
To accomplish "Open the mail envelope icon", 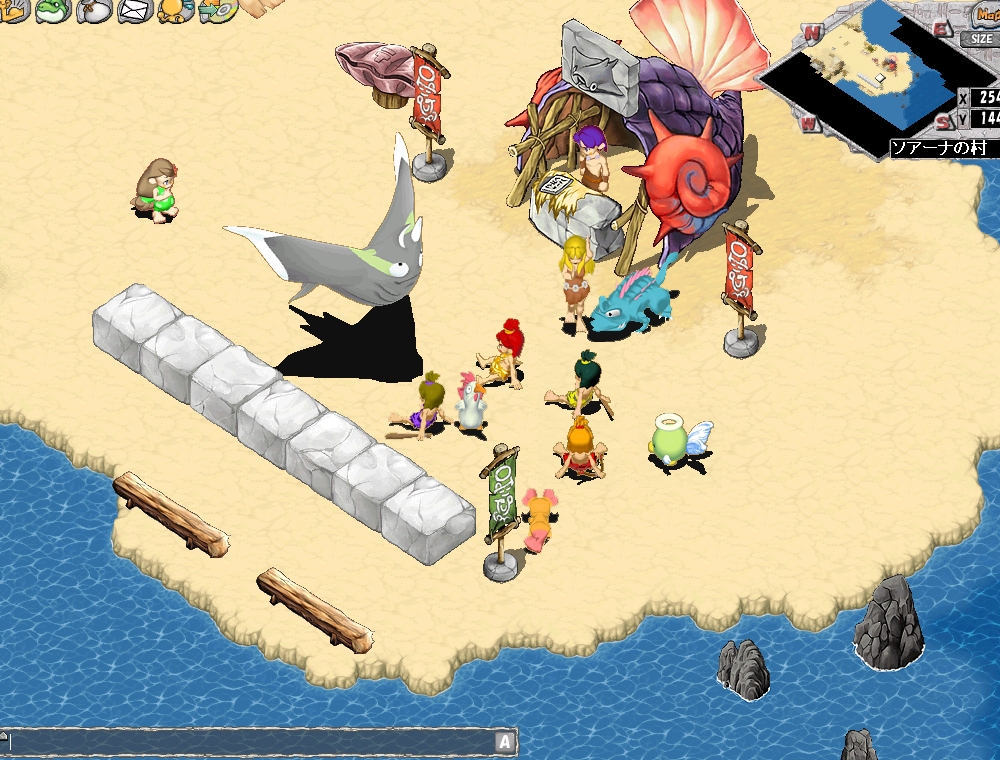I will click(135, 11).
